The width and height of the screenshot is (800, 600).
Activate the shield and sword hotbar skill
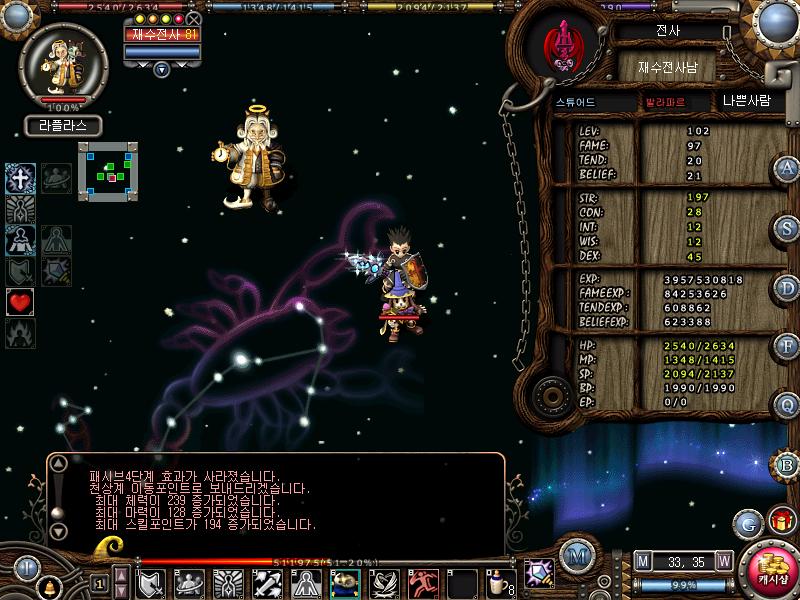(x=150, y=582)
